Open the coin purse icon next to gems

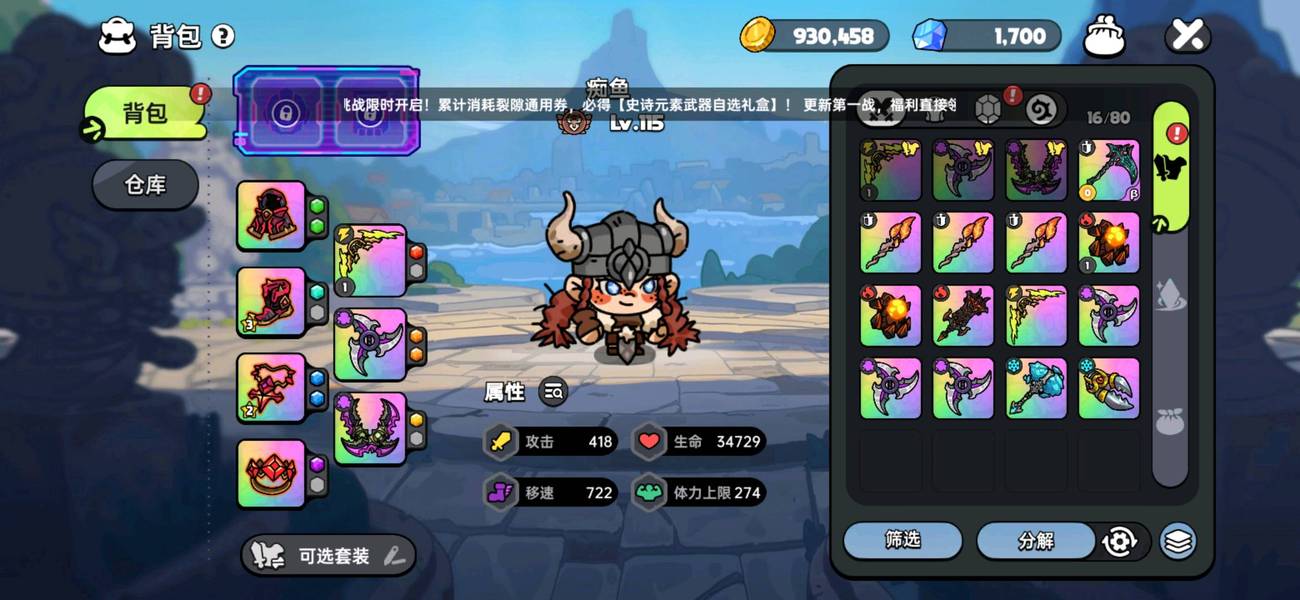(x=1105, y=37)
